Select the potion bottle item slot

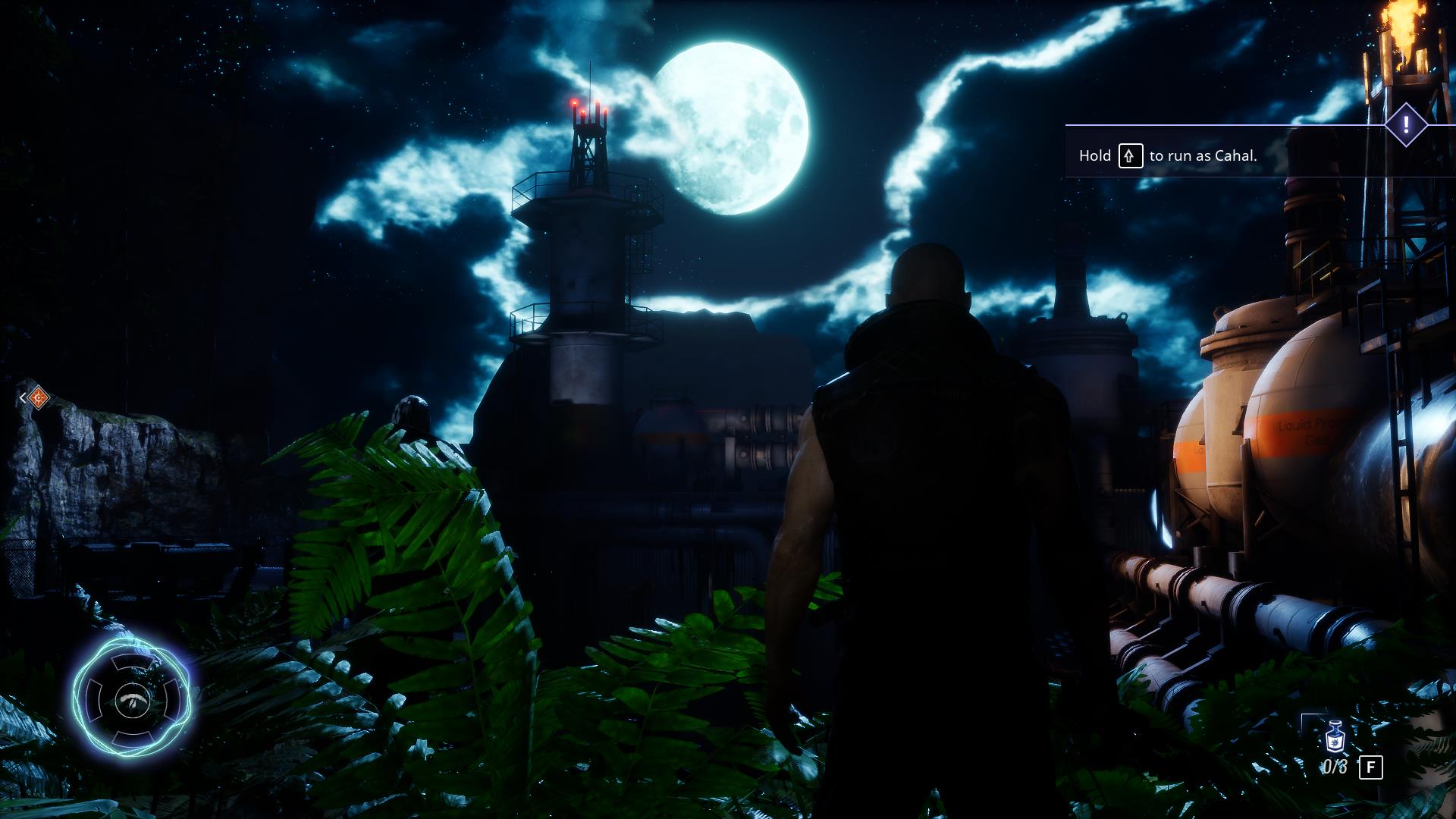point(1334,737)
